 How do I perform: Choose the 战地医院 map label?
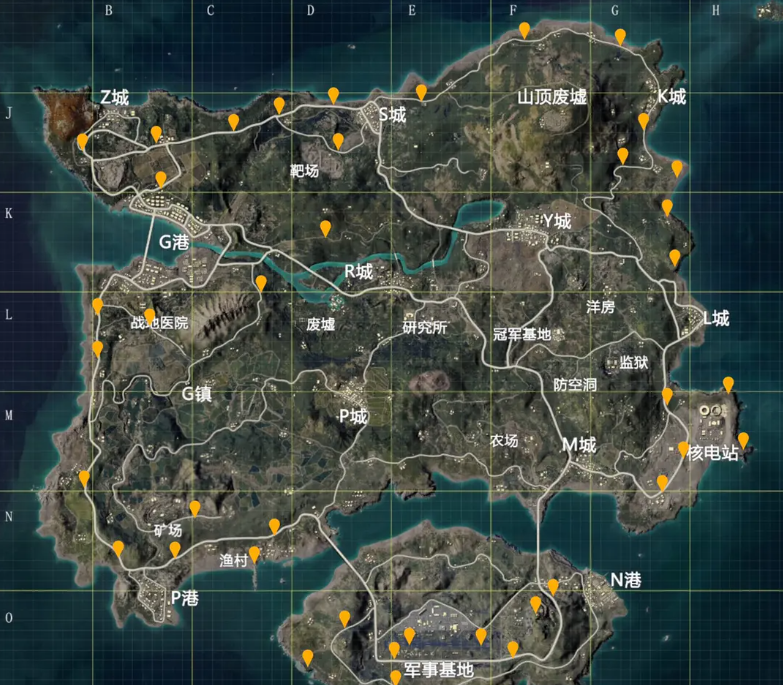tap(159, 323)
